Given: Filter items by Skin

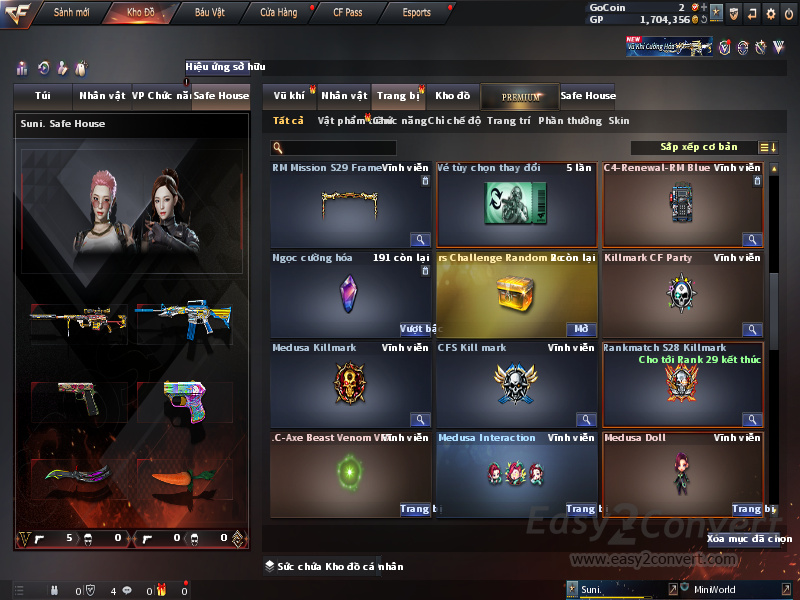Looking at the screenshot, I should [x=619, y=121].
